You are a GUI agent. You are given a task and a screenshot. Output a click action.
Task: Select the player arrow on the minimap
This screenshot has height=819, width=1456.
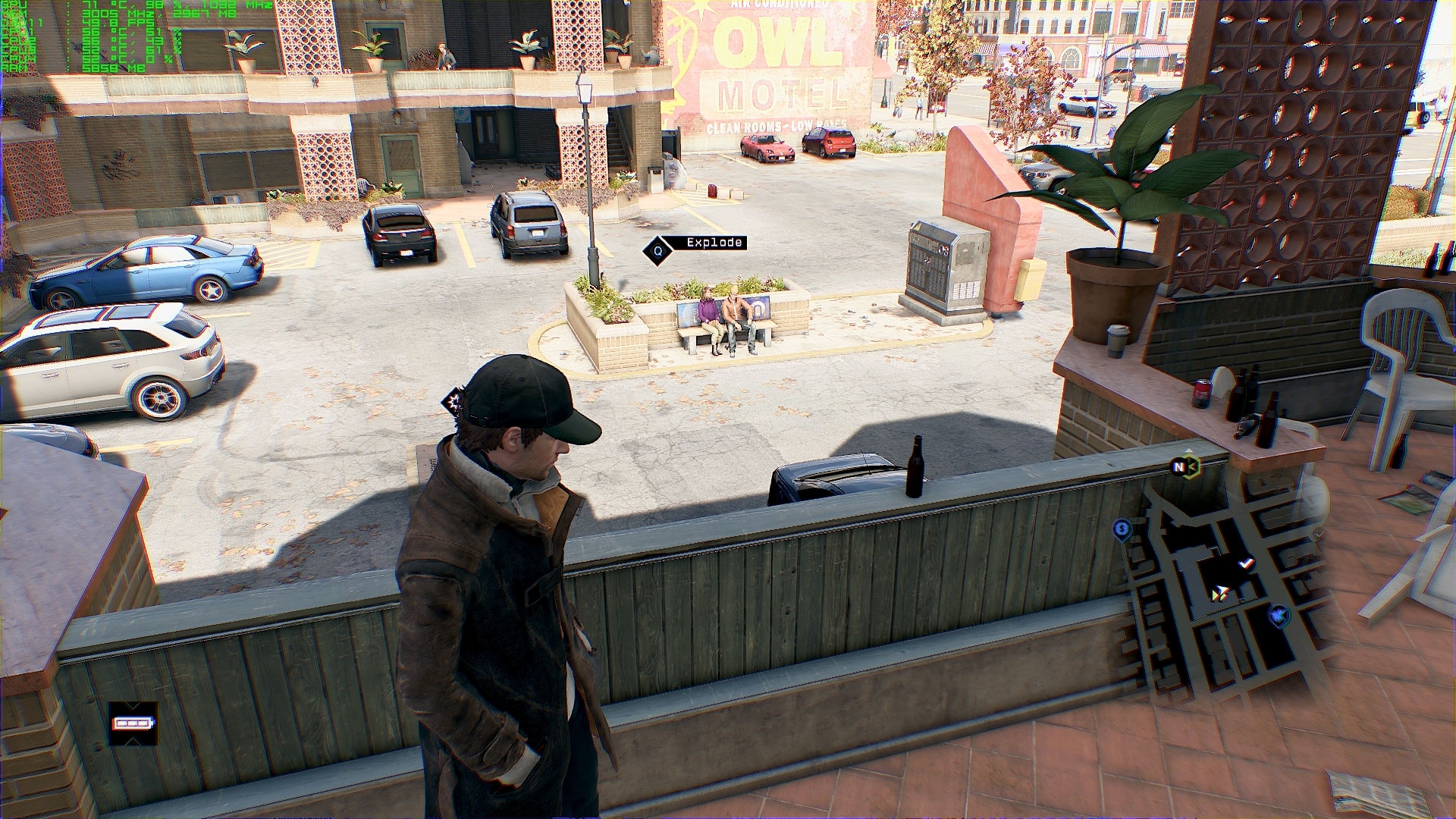1220,594
